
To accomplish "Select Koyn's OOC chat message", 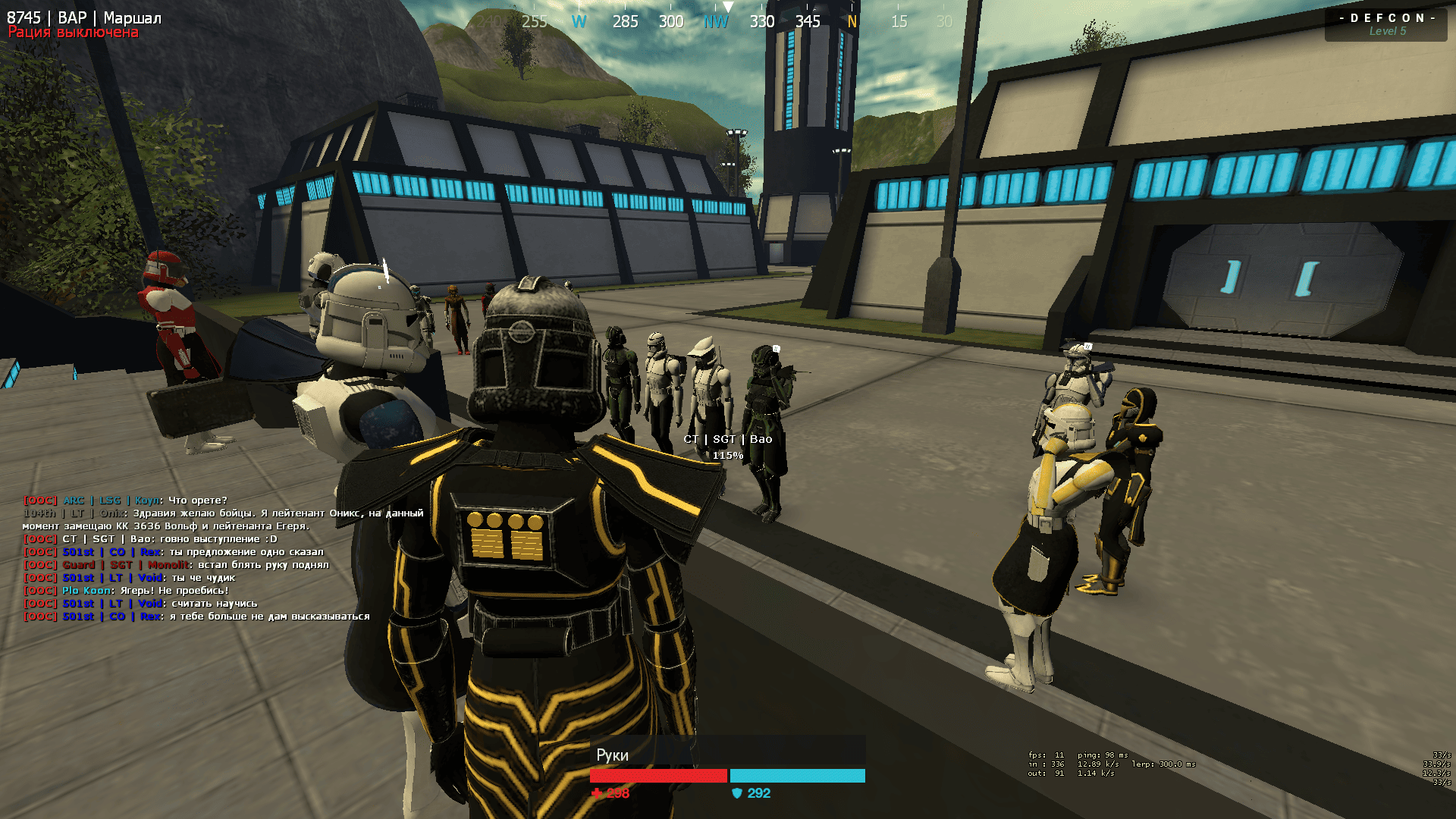I will [125, 500].
